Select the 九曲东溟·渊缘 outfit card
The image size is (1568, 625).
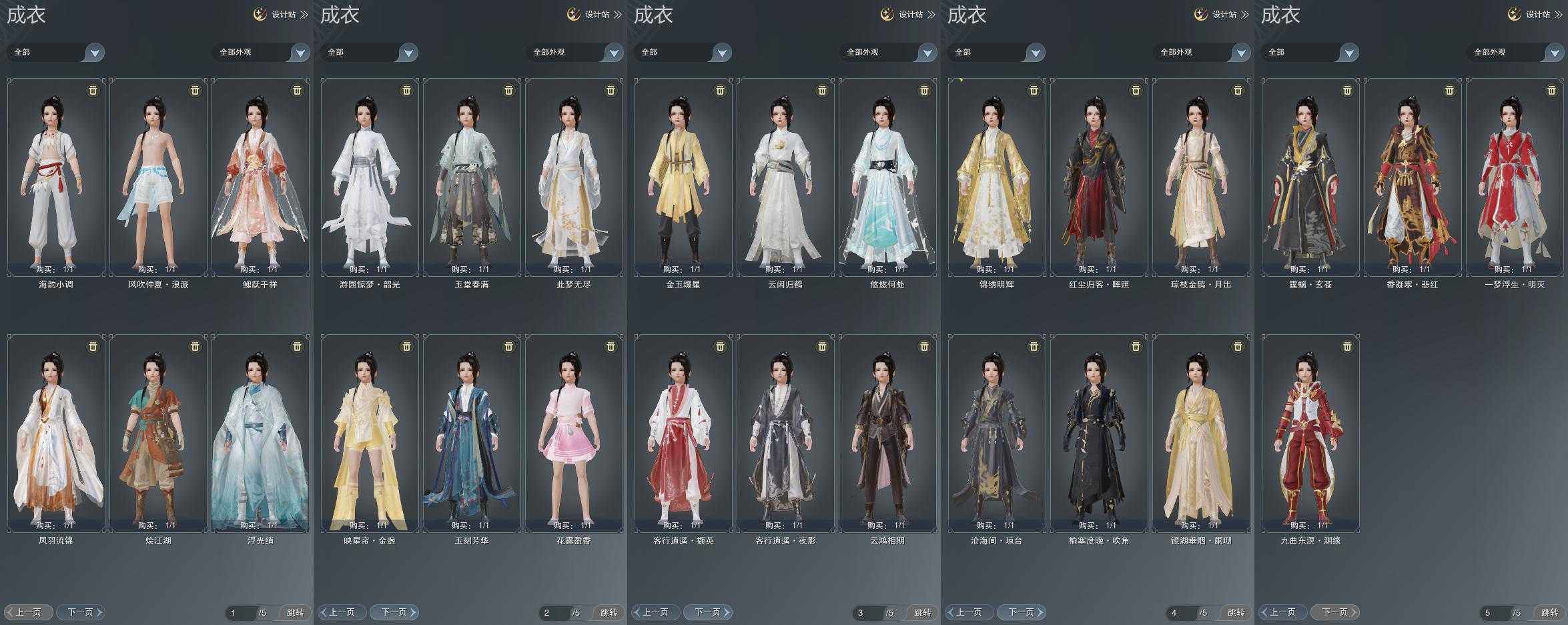click(1310, 433)
